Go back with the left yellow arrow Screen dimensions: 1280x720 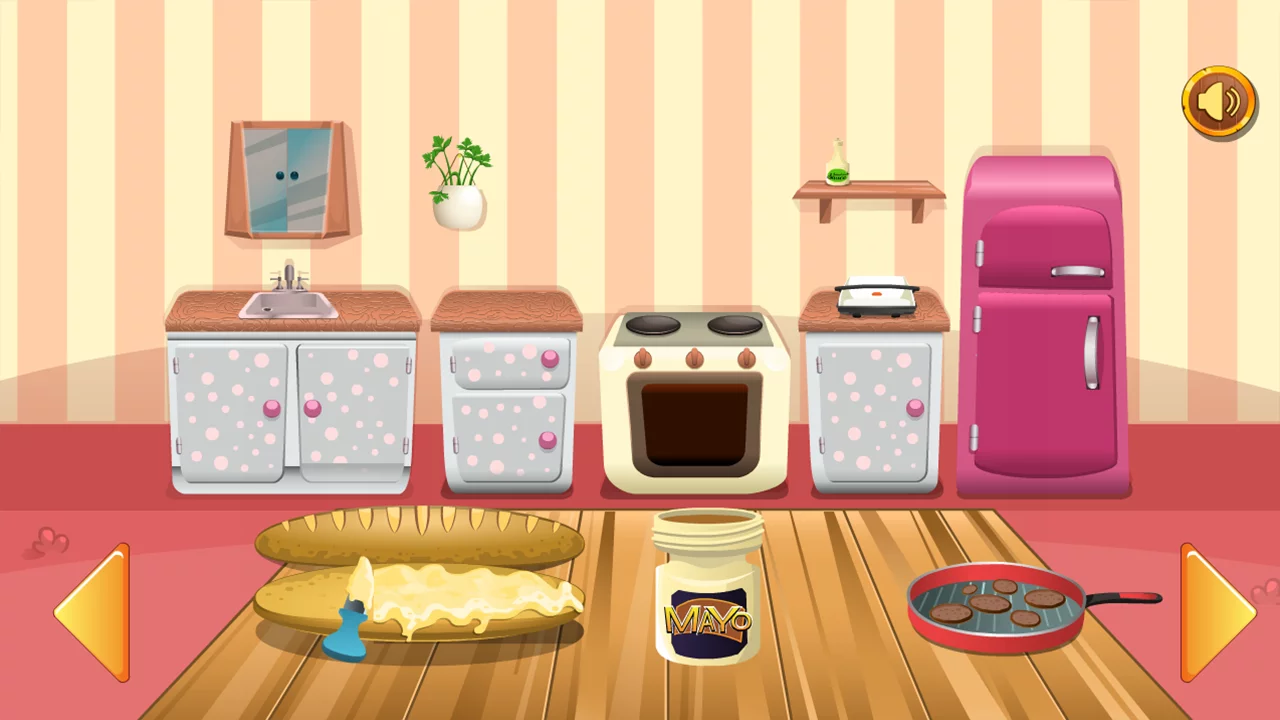tap(93, 612)
